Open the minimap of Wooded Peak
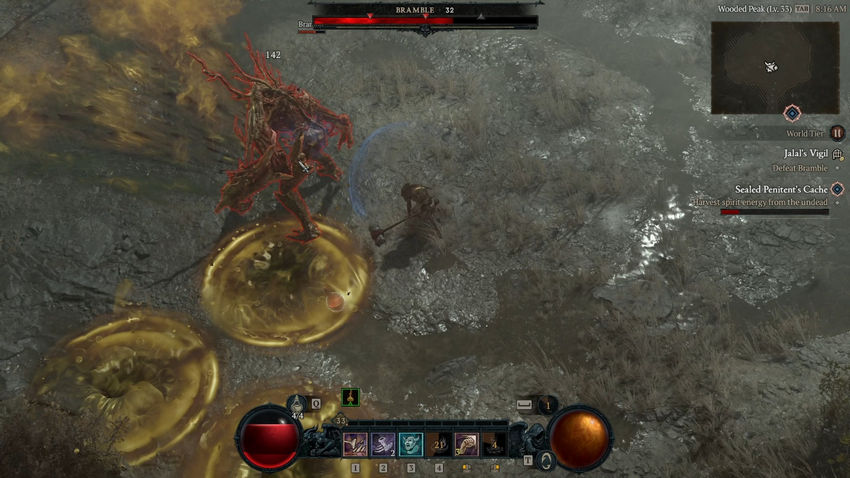The width and height of the screenshot is (850, 478). point(774,67)
